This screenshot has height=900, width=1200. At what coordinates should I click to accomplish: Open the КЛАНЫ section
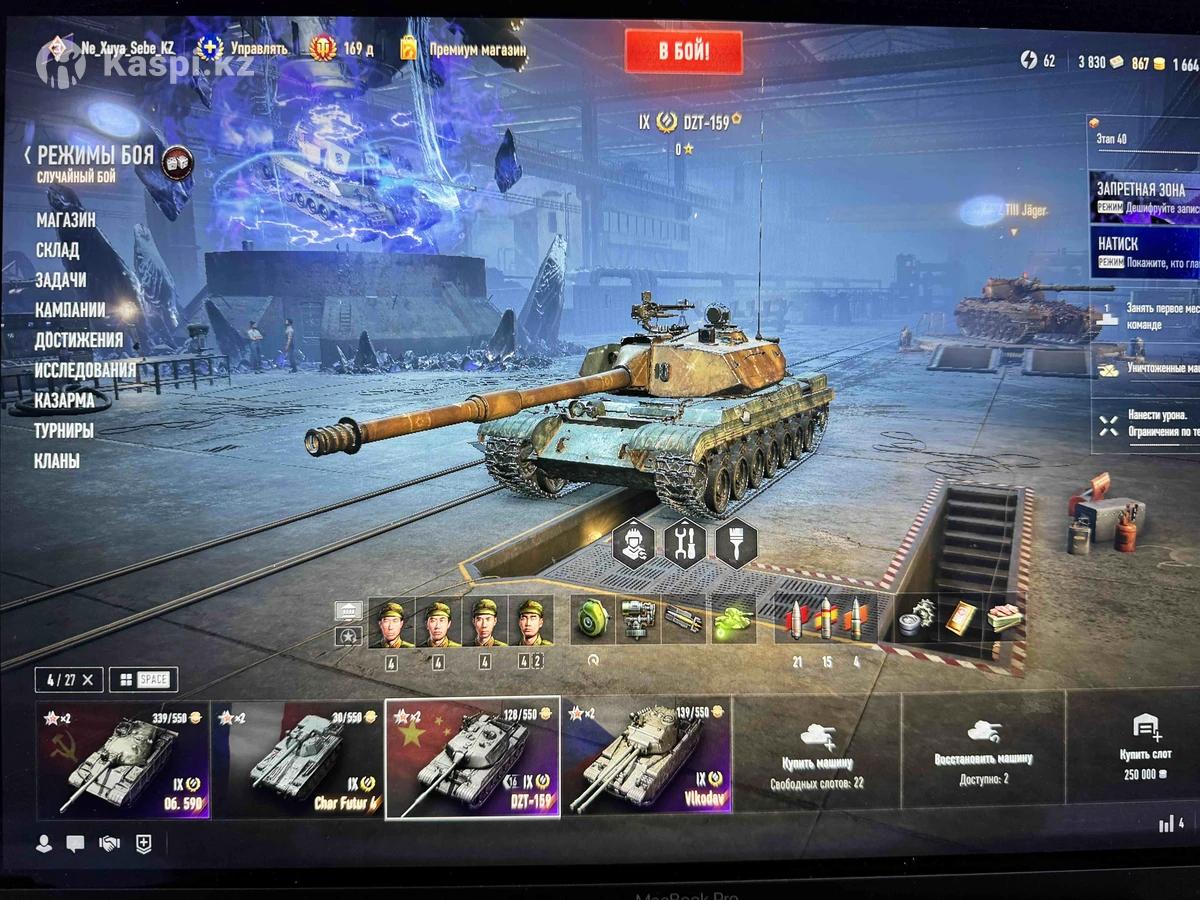click(57, 461)
